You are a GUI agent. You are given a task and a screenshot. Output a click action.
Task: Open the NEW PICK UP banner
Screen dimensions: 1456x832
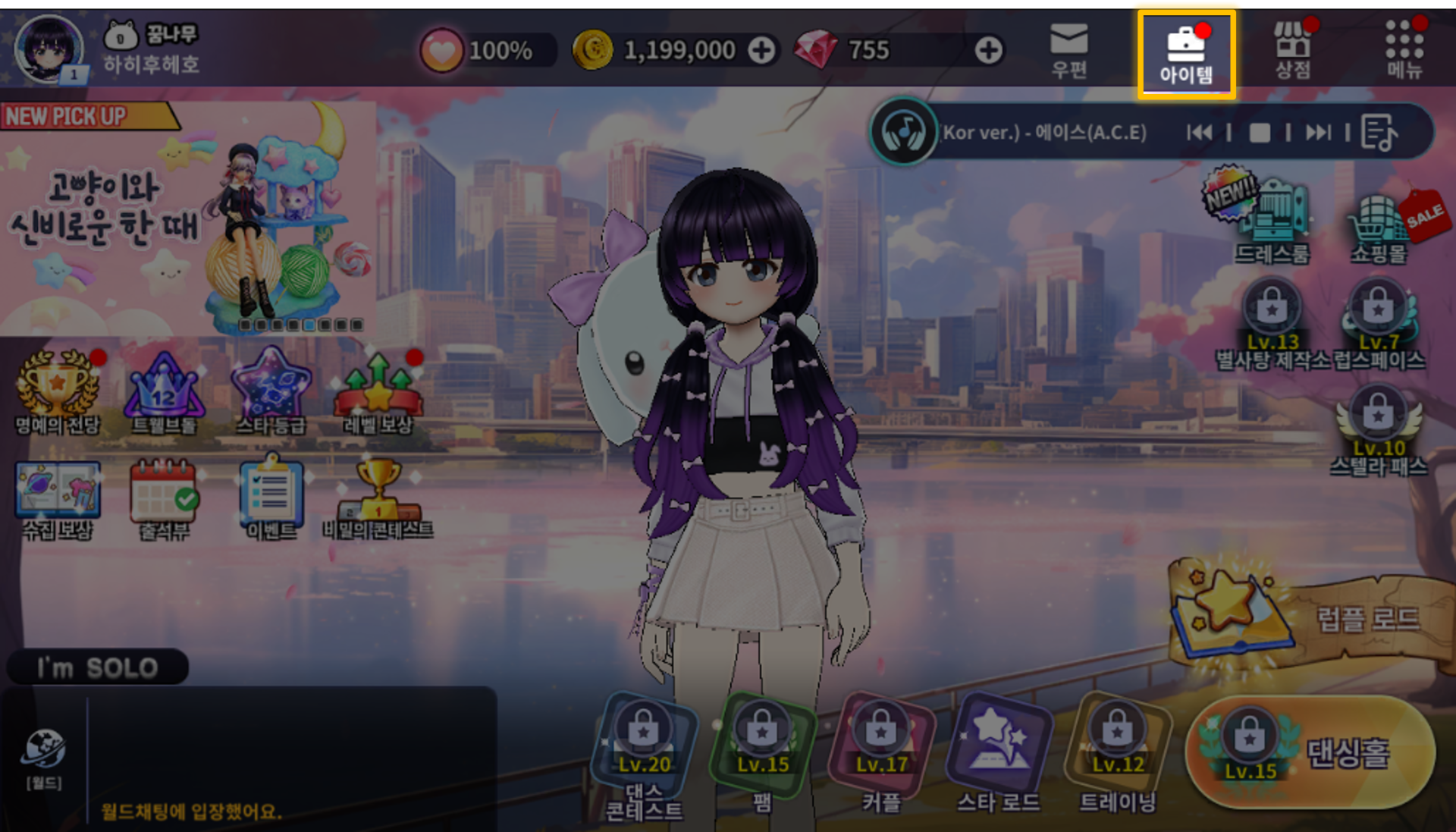(187, 218)
